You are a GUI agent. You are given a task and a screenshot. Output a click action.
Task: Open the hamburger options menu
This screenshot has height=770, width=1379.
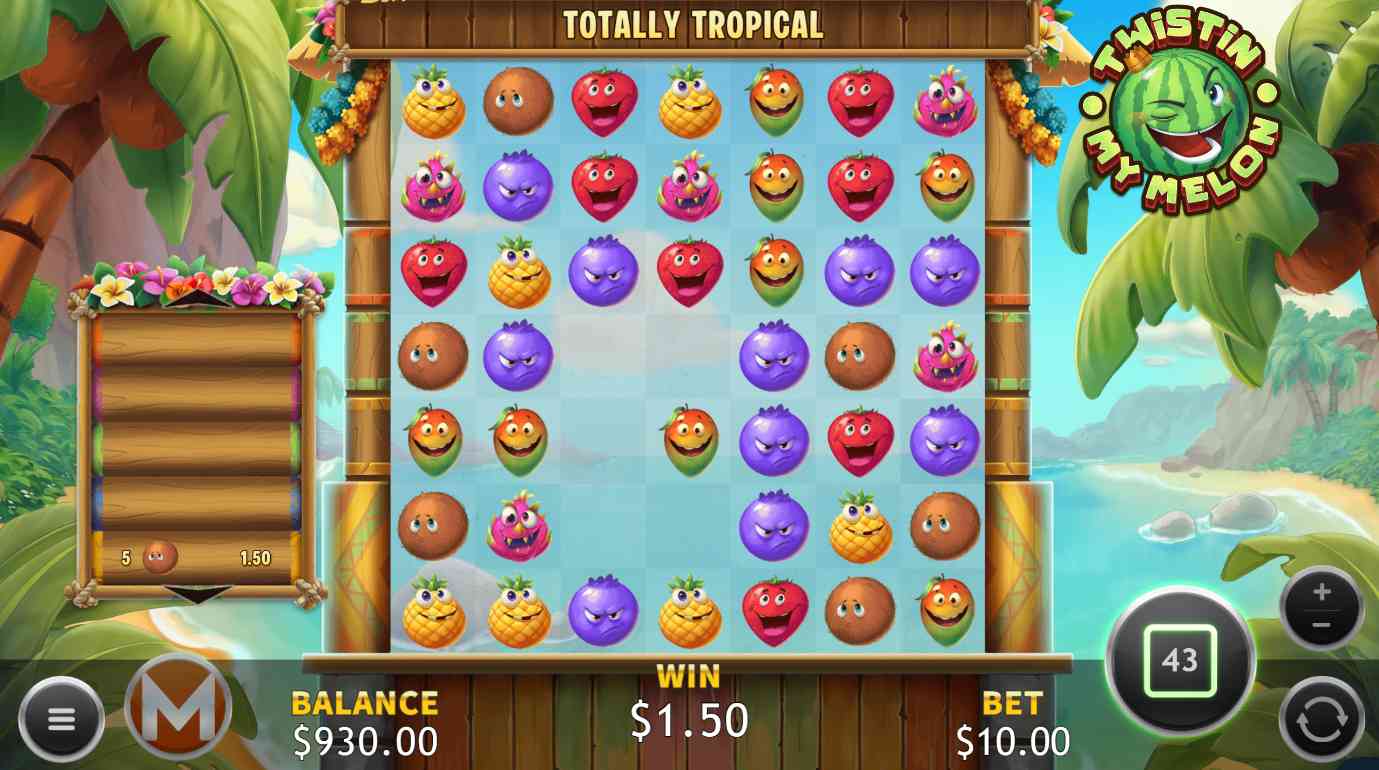point(62,718)
